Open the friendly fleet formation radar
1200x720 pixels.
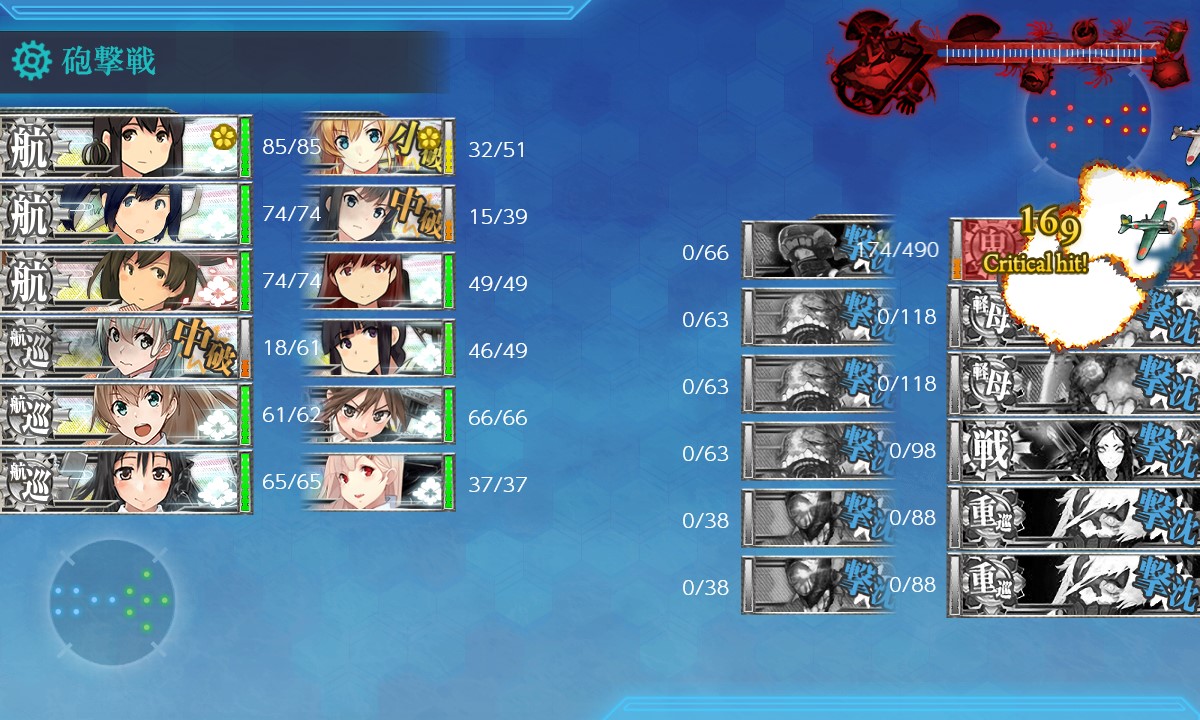tap(112, 602)
